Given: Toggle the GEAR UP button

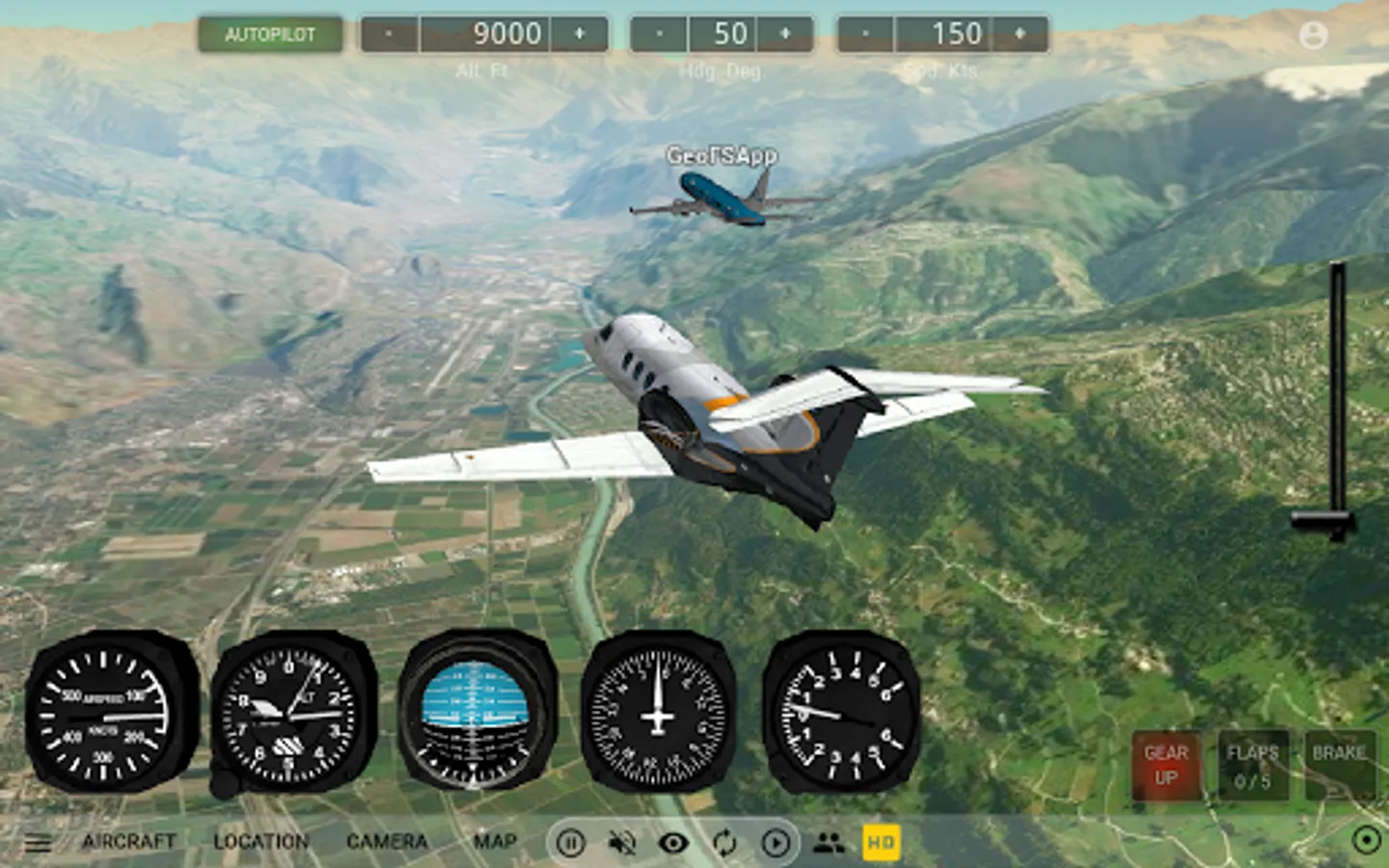Looking at the screenshot, I should (1166, 766).
